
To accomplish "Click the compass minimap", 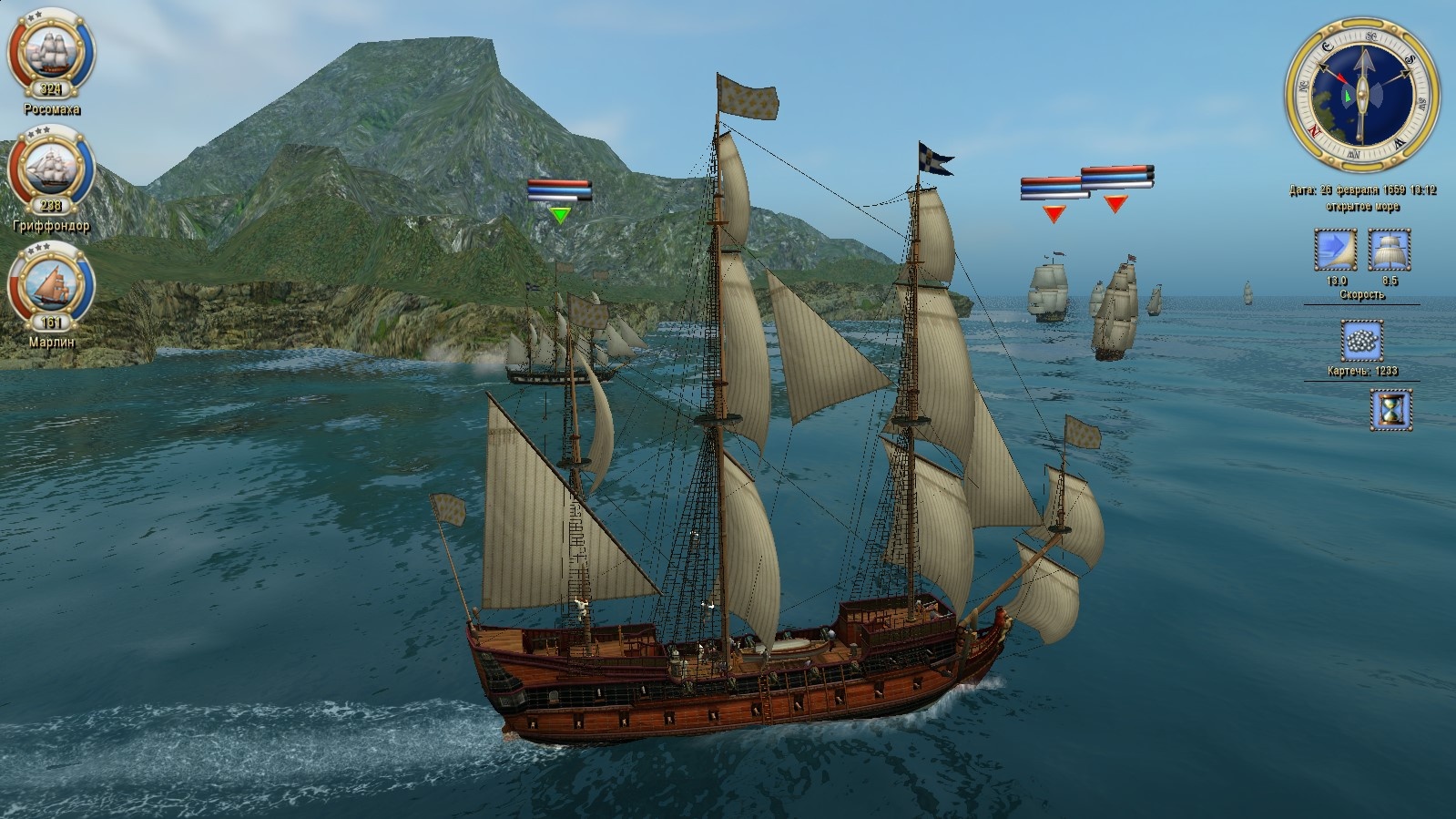I will pos(1361,95).
